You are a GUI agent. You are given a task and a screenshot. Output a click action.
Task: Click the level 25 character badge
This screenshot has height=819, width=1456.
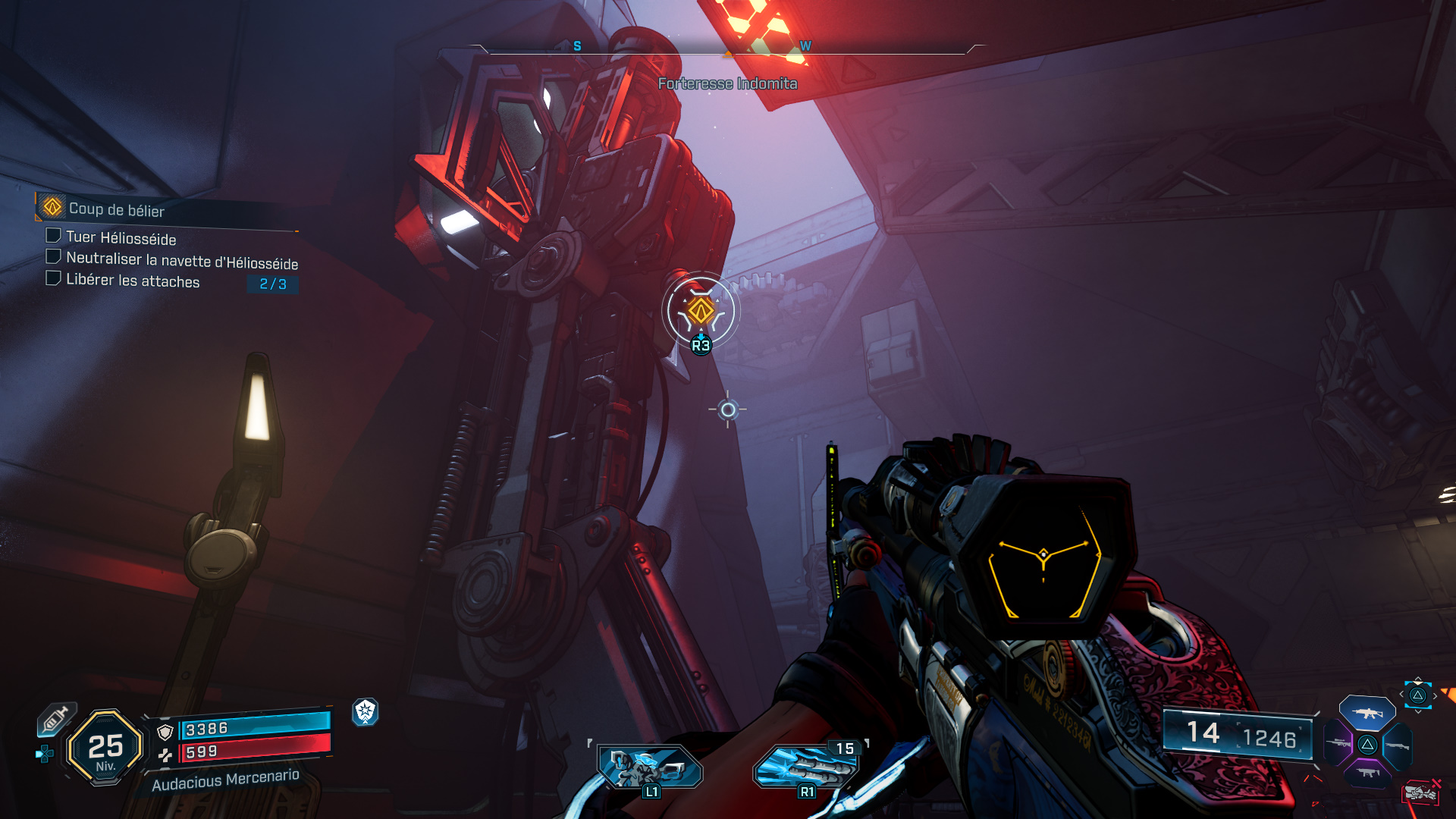(x=105, y=748)
